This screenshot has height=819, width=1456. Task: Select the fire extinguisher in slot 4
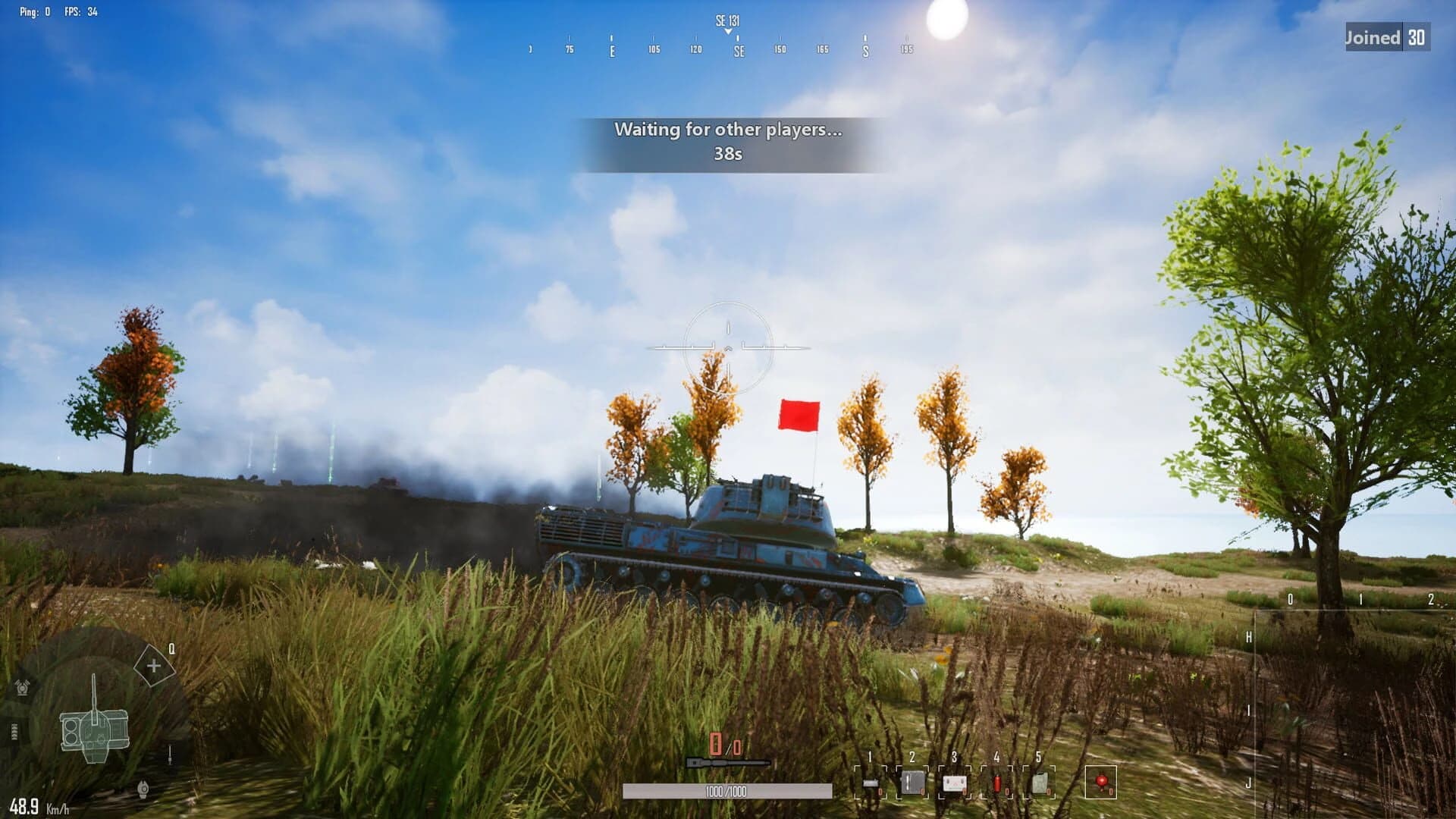click(x=997, y=782)
